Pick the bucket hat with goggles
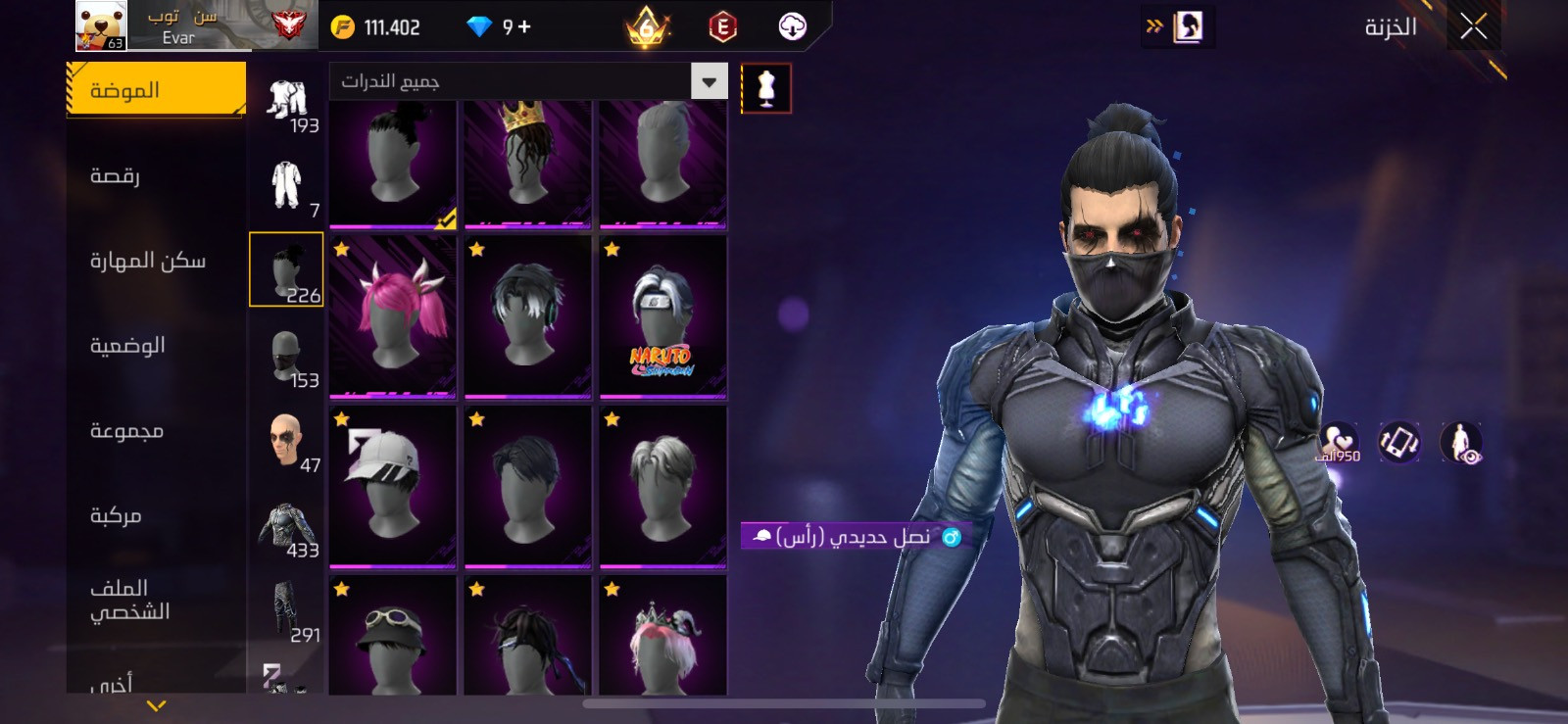The height and width of the screenshot is (724, 1568). 393,637
